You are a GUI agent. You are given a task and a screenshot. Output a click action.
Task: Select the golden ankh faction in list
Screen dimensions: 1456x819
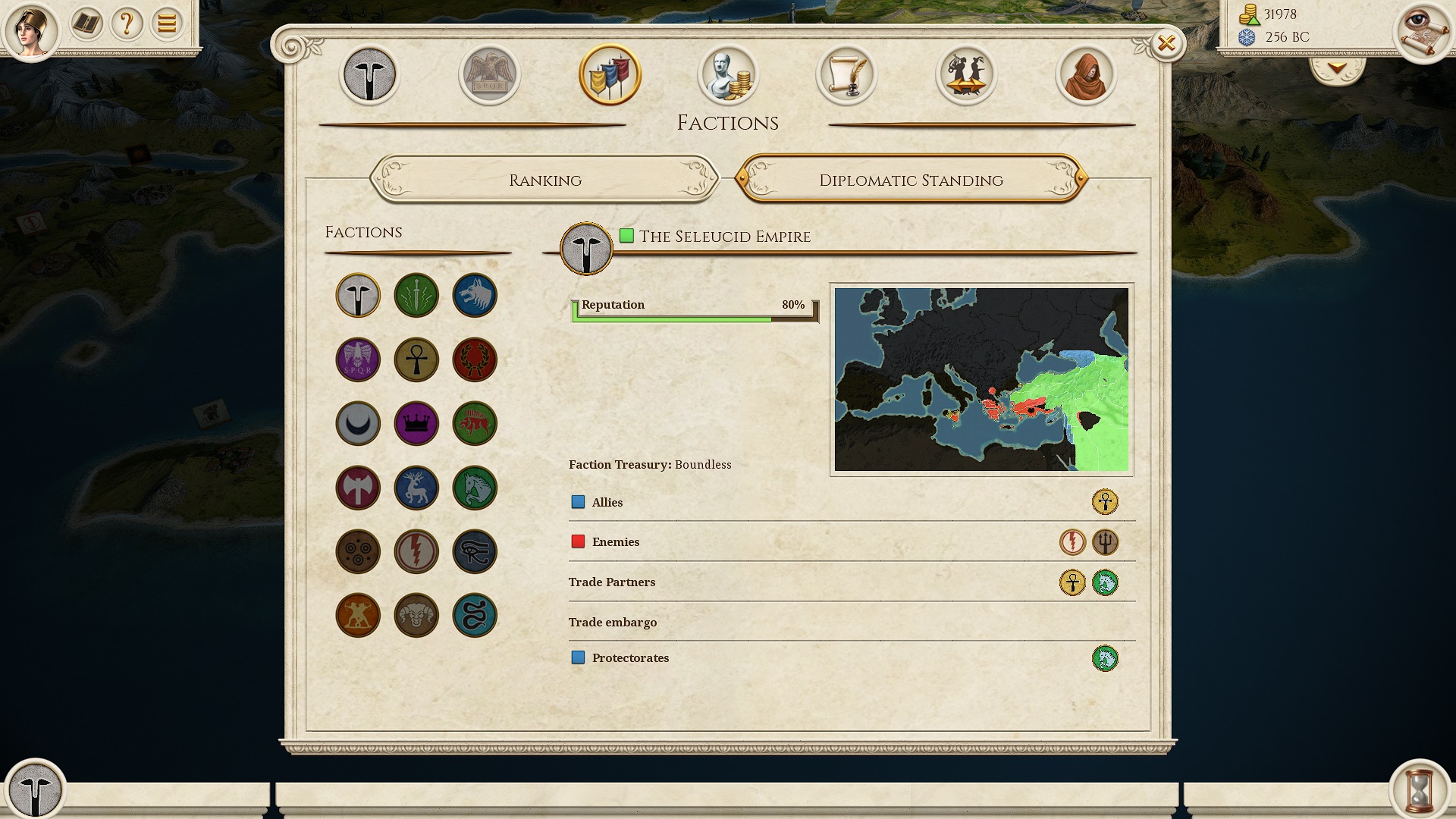(x=416, y=359)
